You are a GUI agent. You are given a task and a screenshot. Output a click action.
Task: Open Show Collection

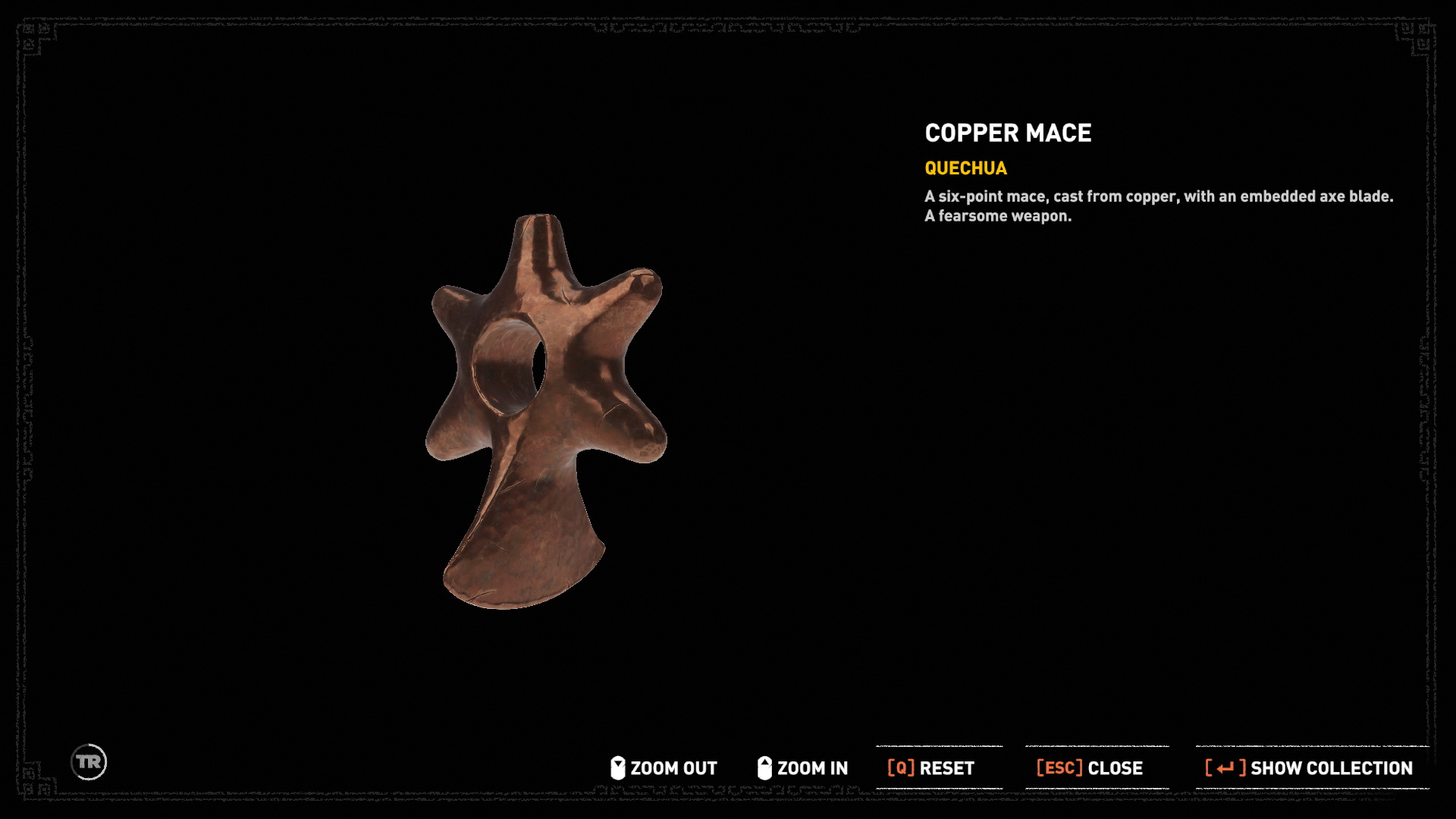pyautogui.click(x=1310, y=768)
